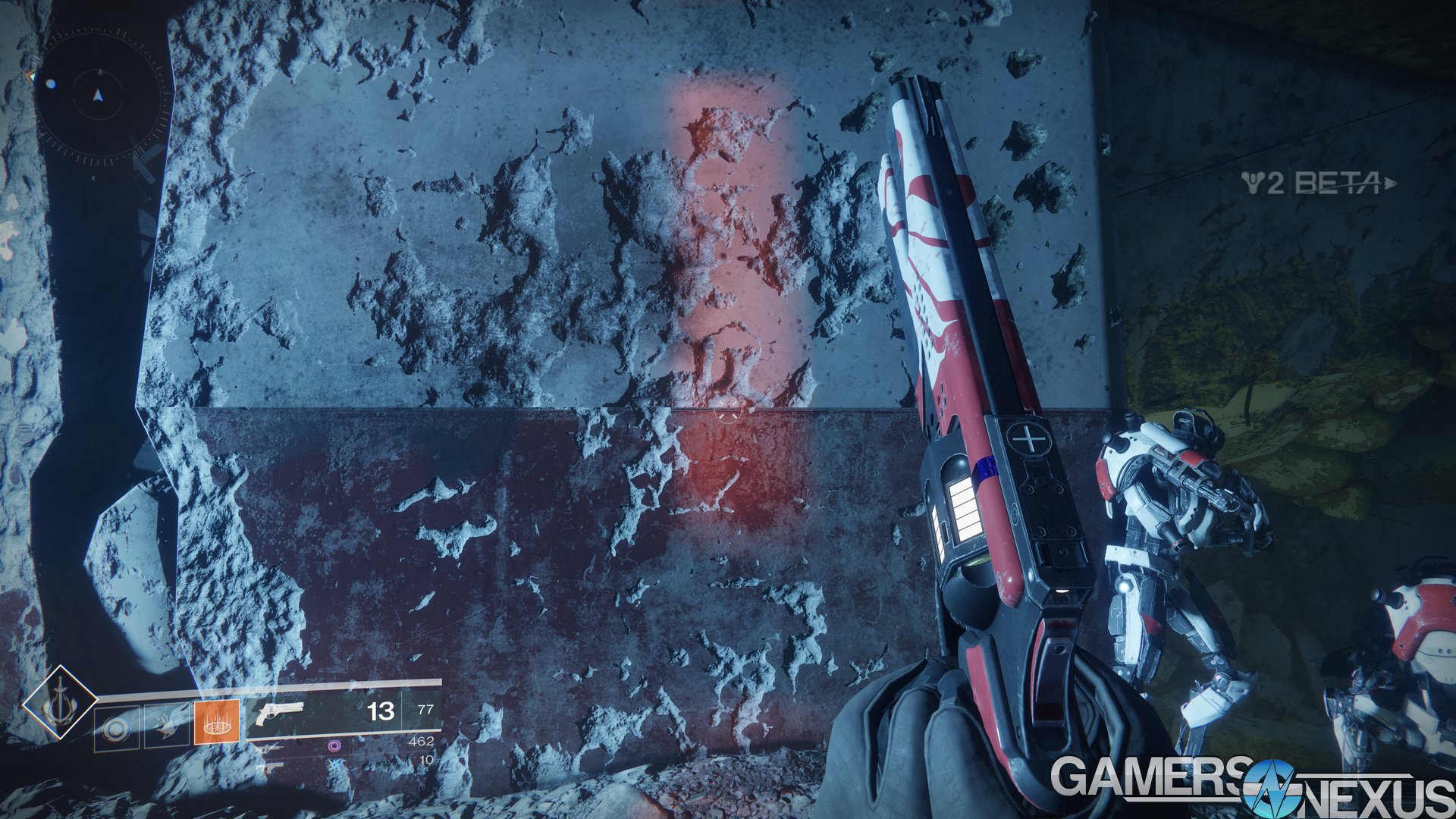The width and height of the screenshot is (1456, 819).
Task: Click the purple void ammo ring icon
Action: (335, 747)
